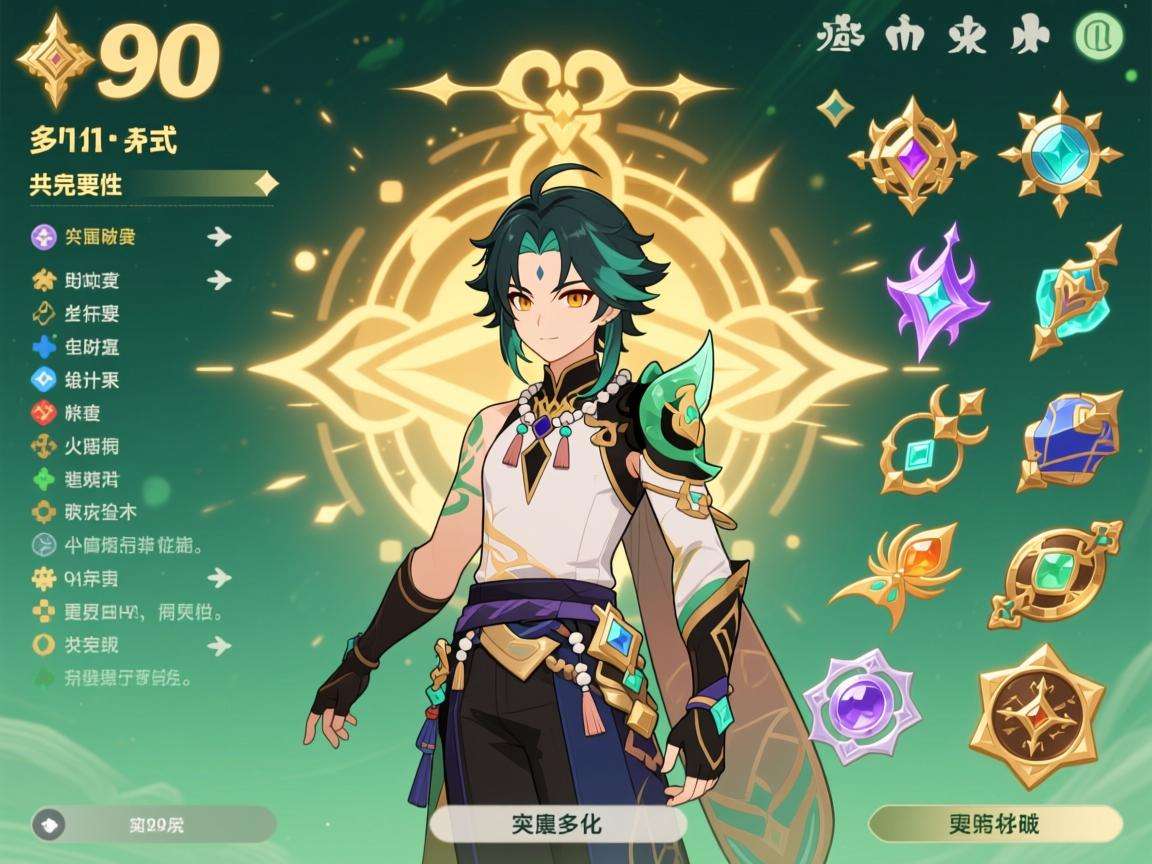Select the gold sun-shaped icon with cyan gem
The height and width of the screenshot is (864, 1152).
click(x=1060, y=151)
